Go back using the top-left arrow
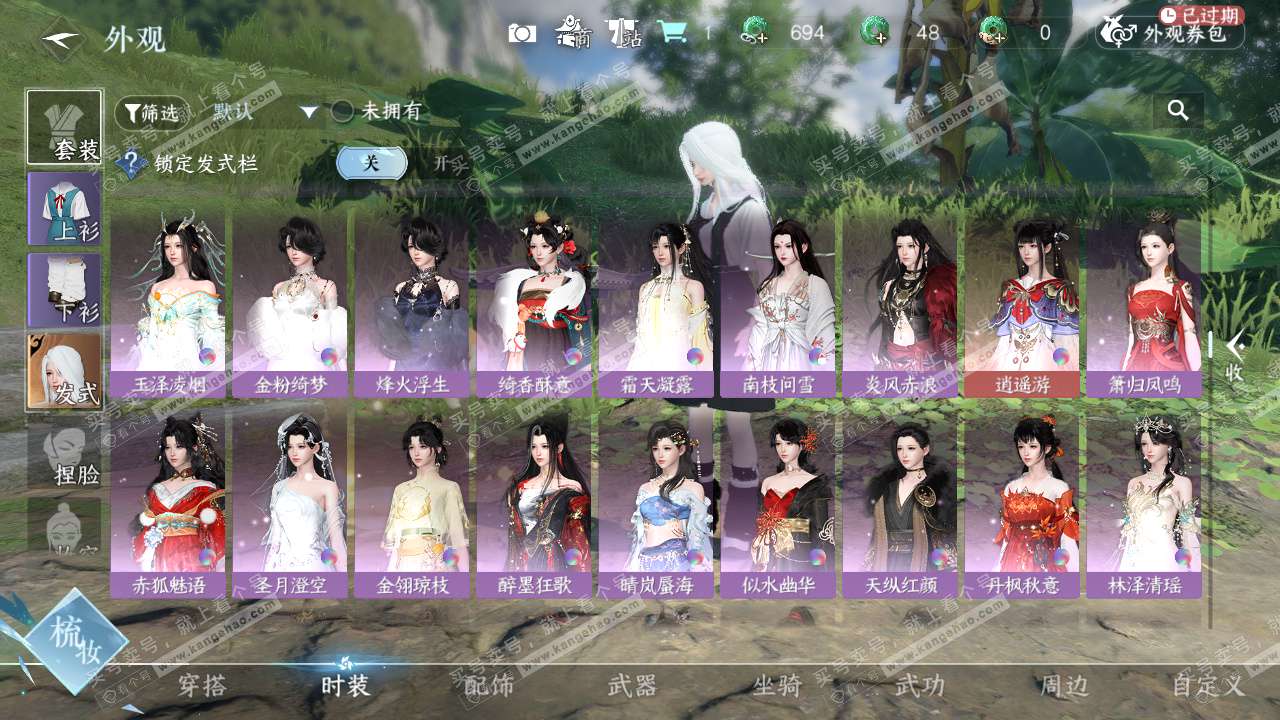The height and width of the screenshot is (720, 1280). point(62,38)
